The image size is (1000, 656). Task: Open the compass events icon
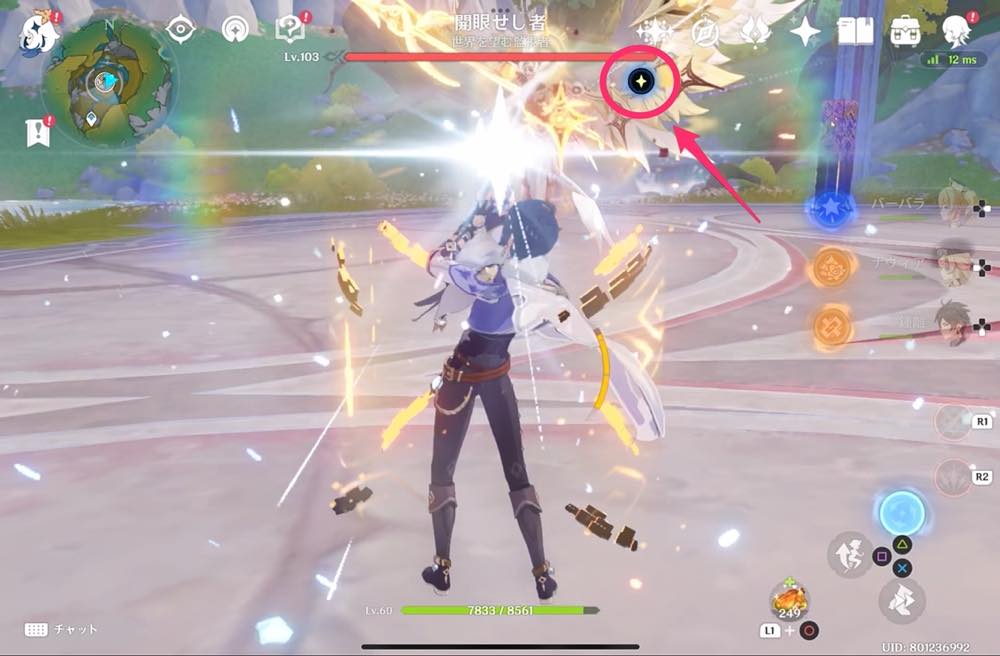coord(706,32)
